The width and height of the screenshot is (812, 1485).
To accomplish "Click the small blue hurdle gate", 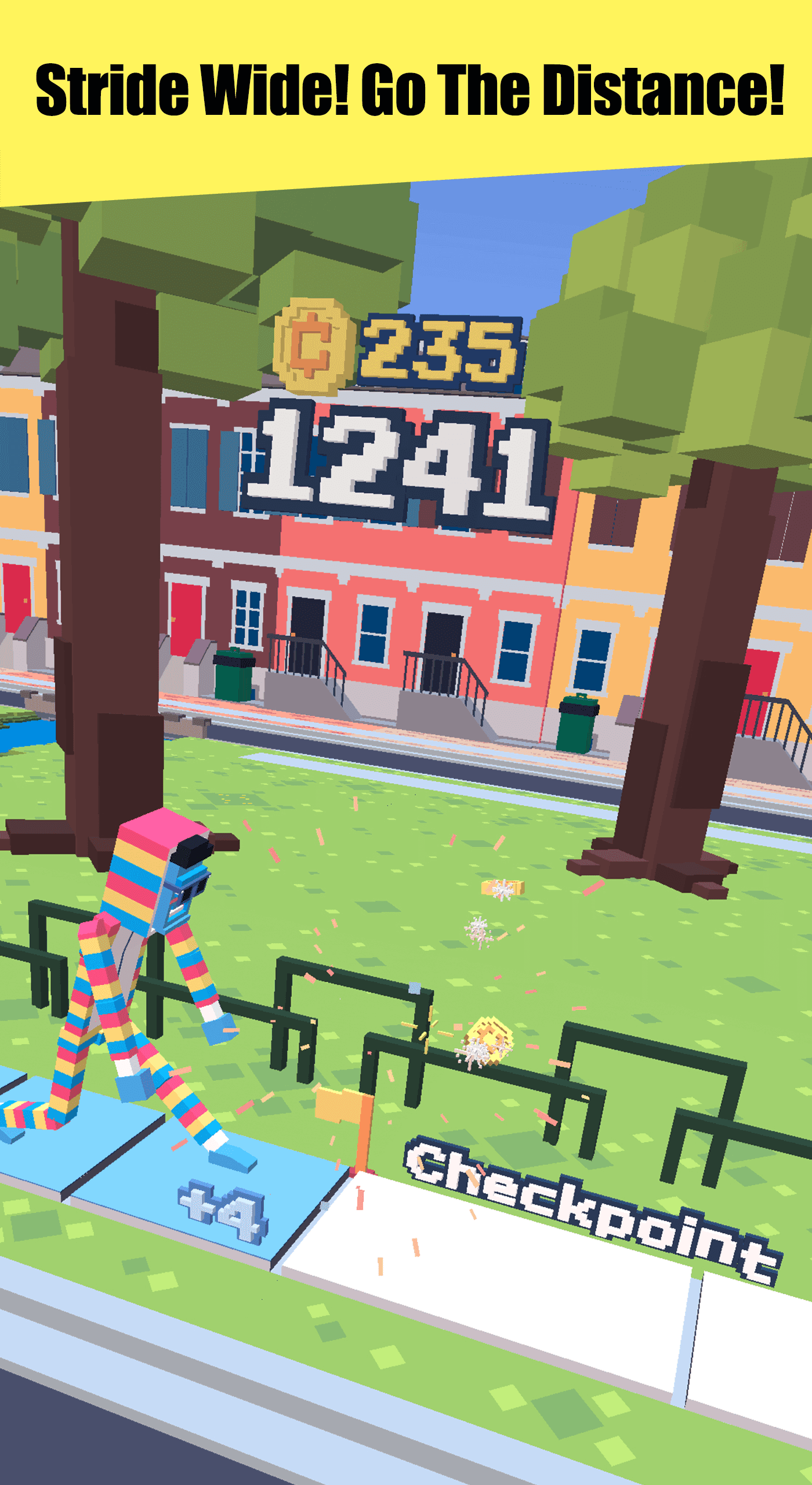I will tap(415, 988).
